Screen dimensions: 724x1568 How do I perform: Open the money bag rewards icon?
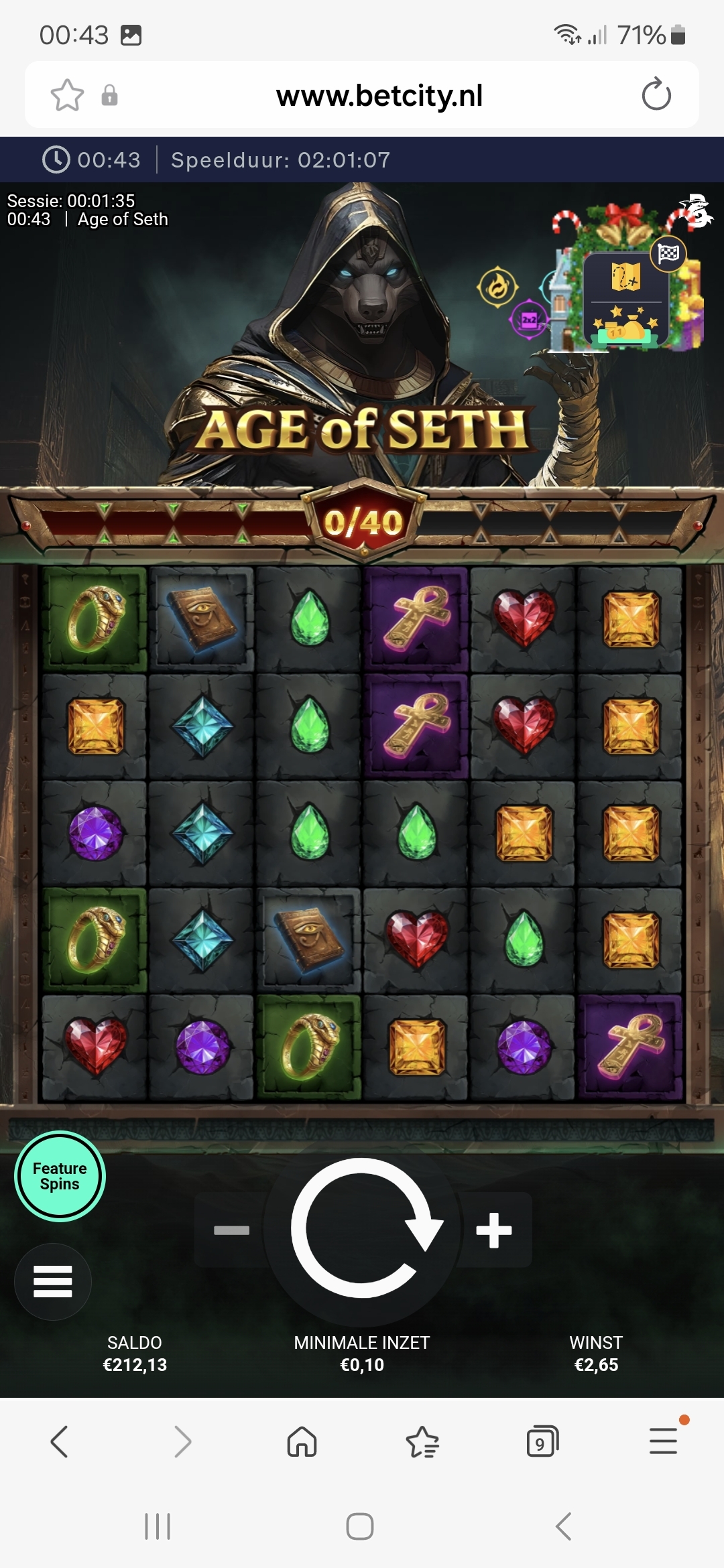[625, 326]
